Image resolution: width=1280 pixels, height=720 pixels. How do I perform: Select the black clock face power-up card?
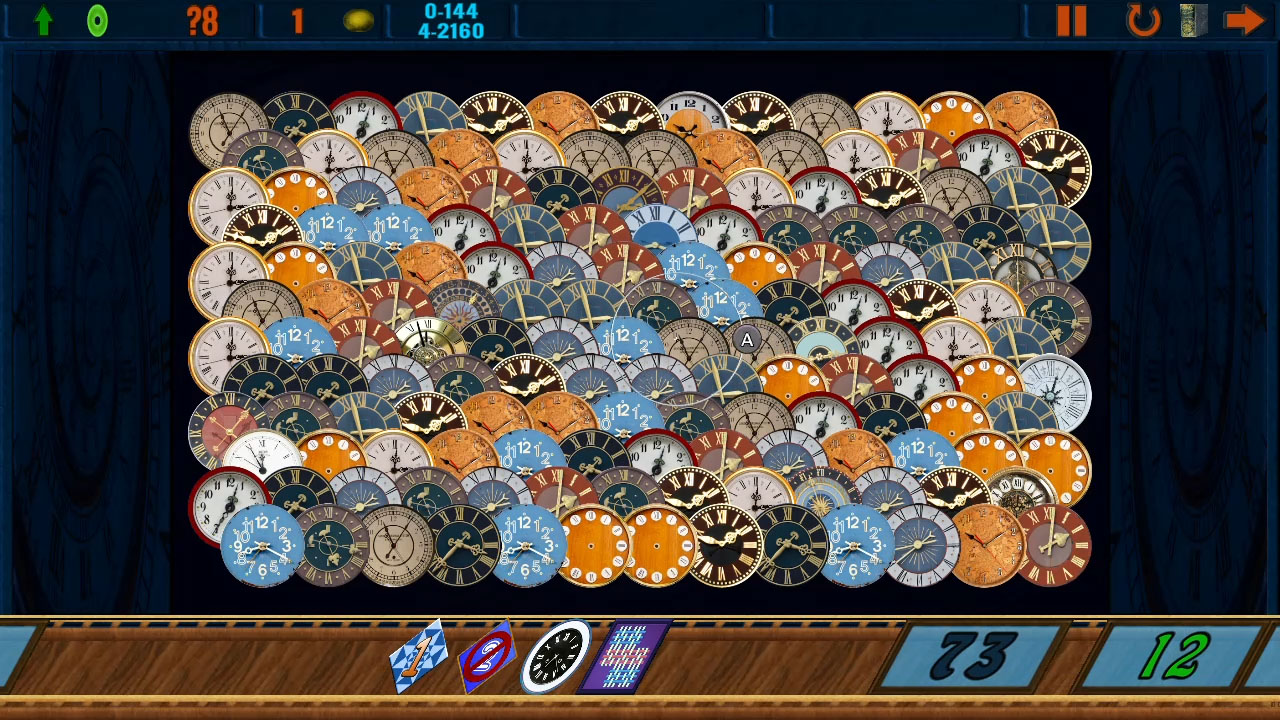pos(557,654)
